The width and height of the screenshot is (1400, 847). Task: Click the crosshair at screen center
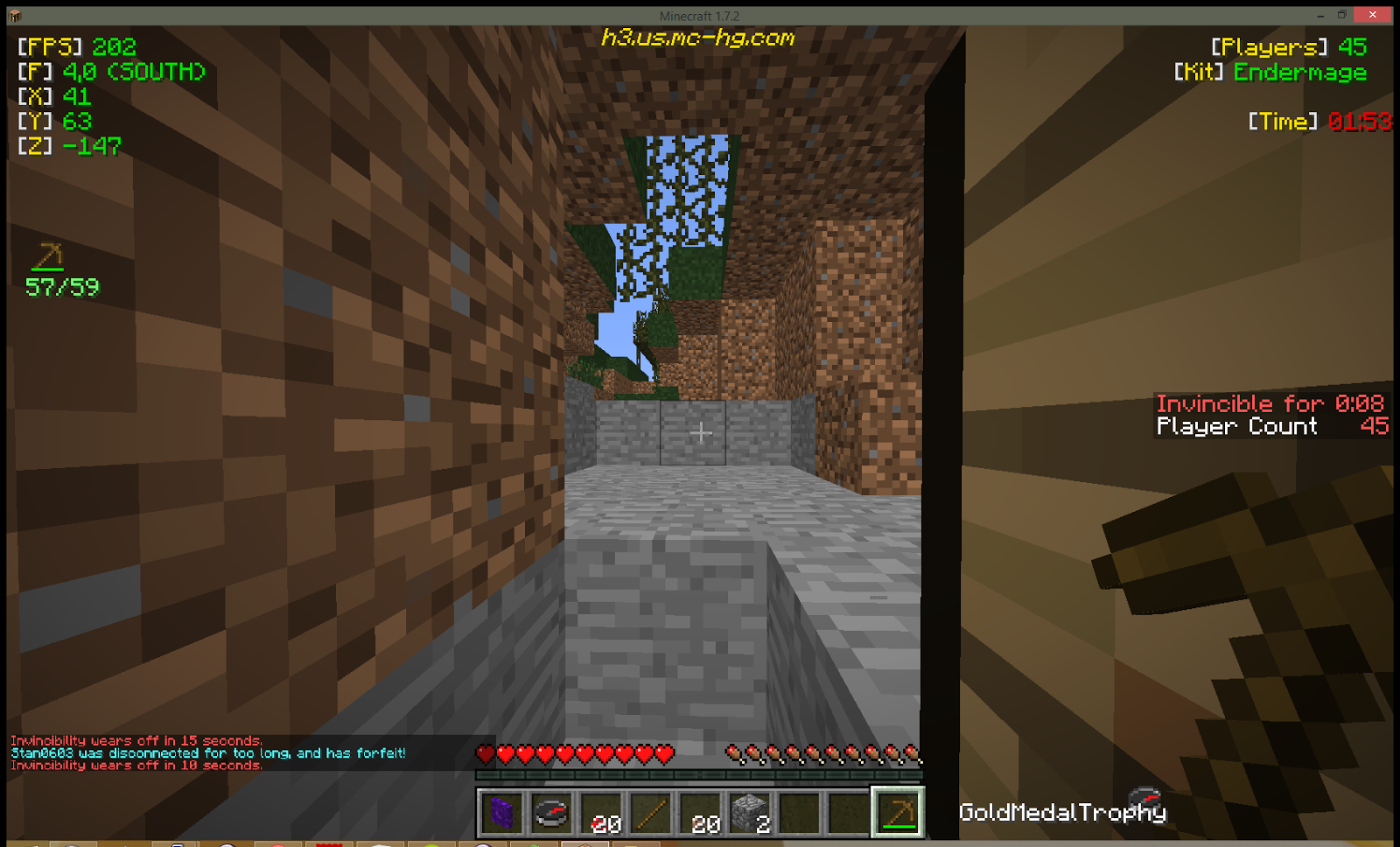click(700, 432)
